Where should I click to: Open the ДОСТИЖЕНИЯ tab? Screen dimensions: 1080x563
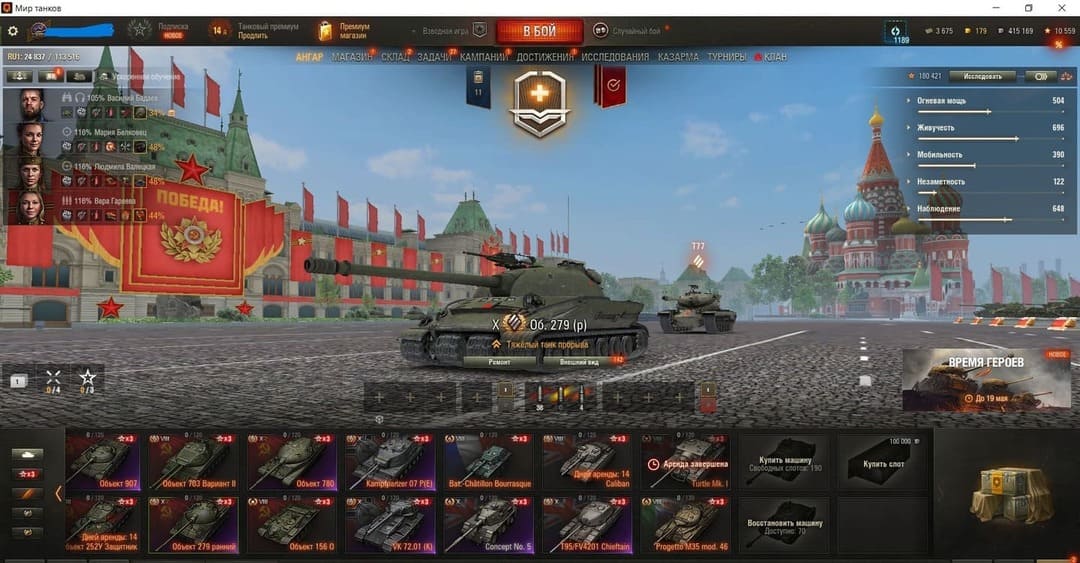tap(545, 57)
